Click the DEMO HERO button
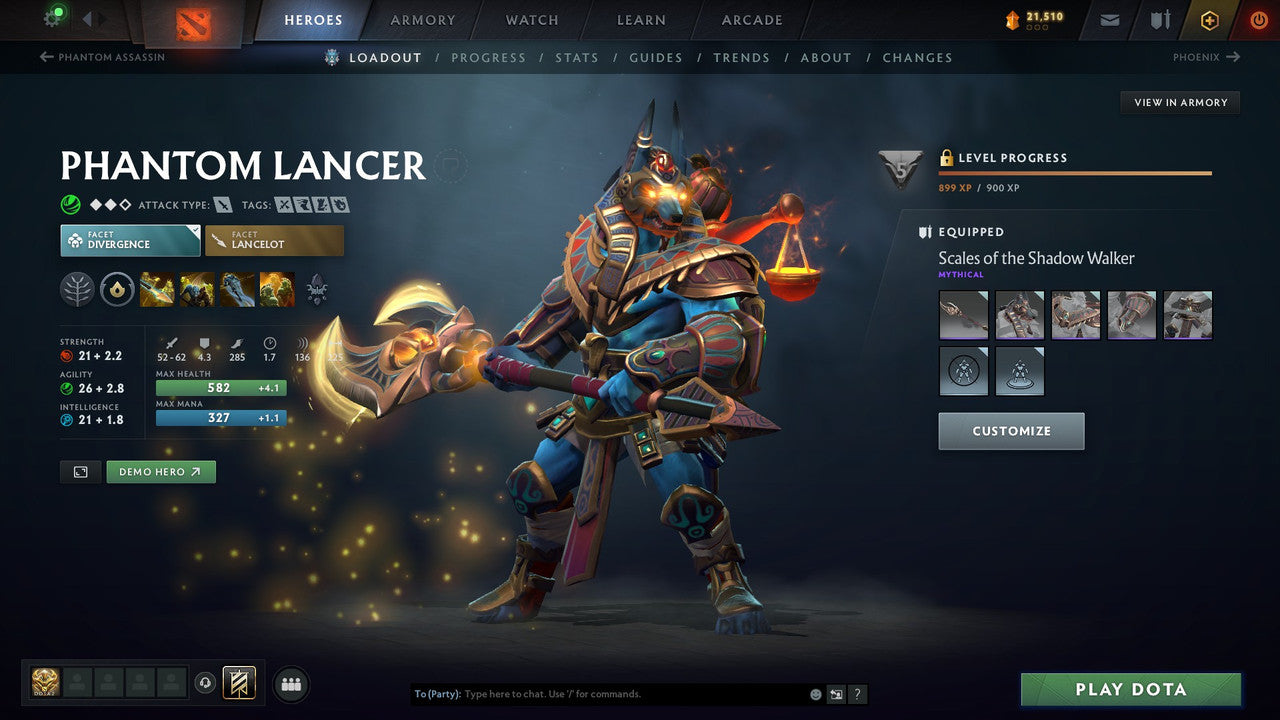This screenshot has width=1280, height=720. click(160, 471)
